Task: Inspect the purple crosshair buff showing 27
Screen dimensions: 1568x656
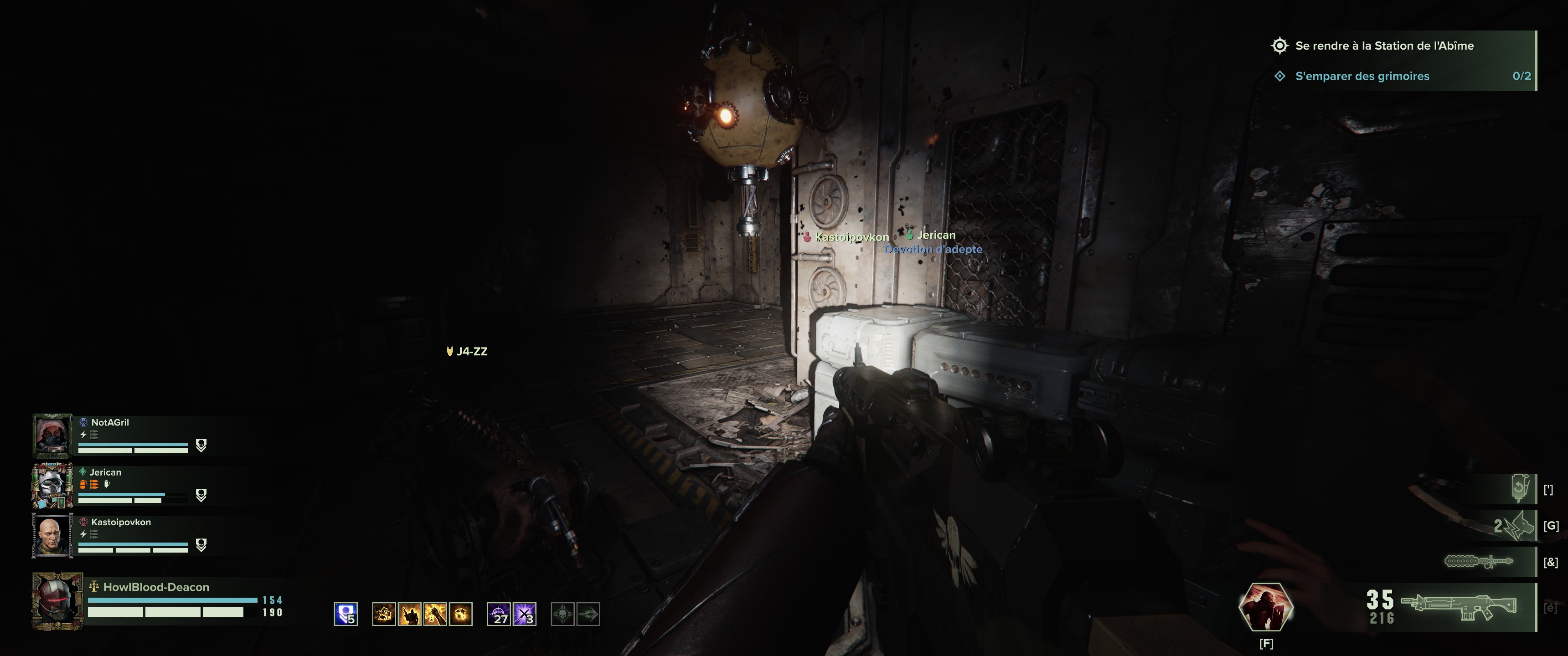Action: [499, 614]
